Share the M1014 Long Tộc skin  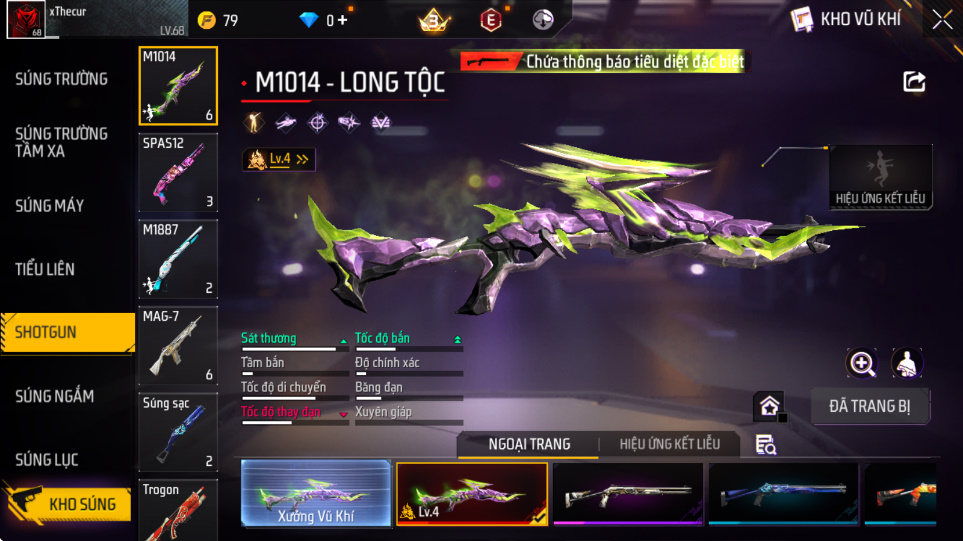pyautogui.click(x=914, y=82)
